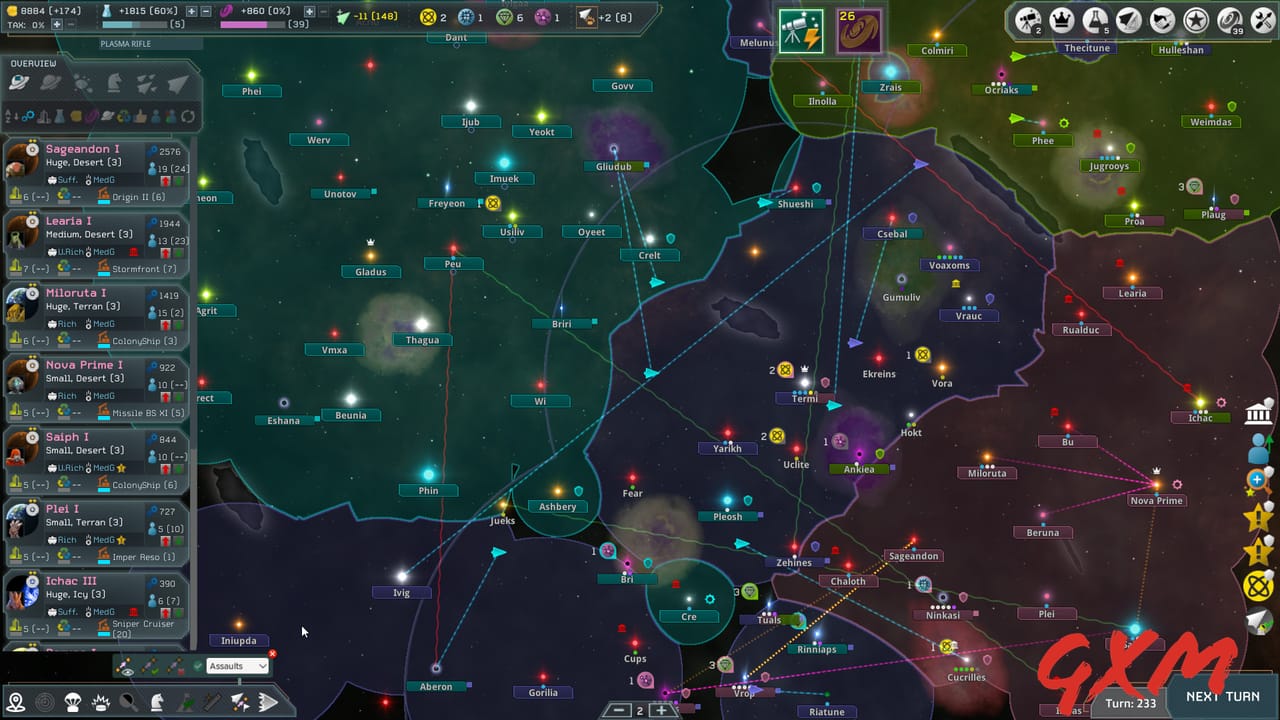The height and width of the screenshot is (720, 1280).
Task: Open the crown empire icon in top bar
Action: tap(1061, 20)
